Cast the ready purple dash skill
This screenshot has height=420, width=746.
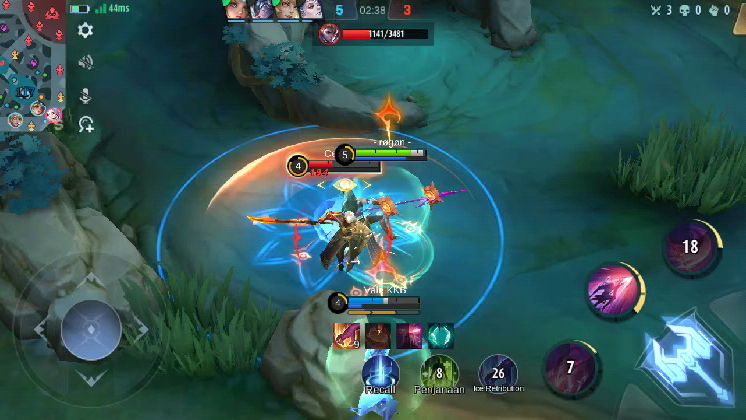pyautogui.click(x=614, y=291)
